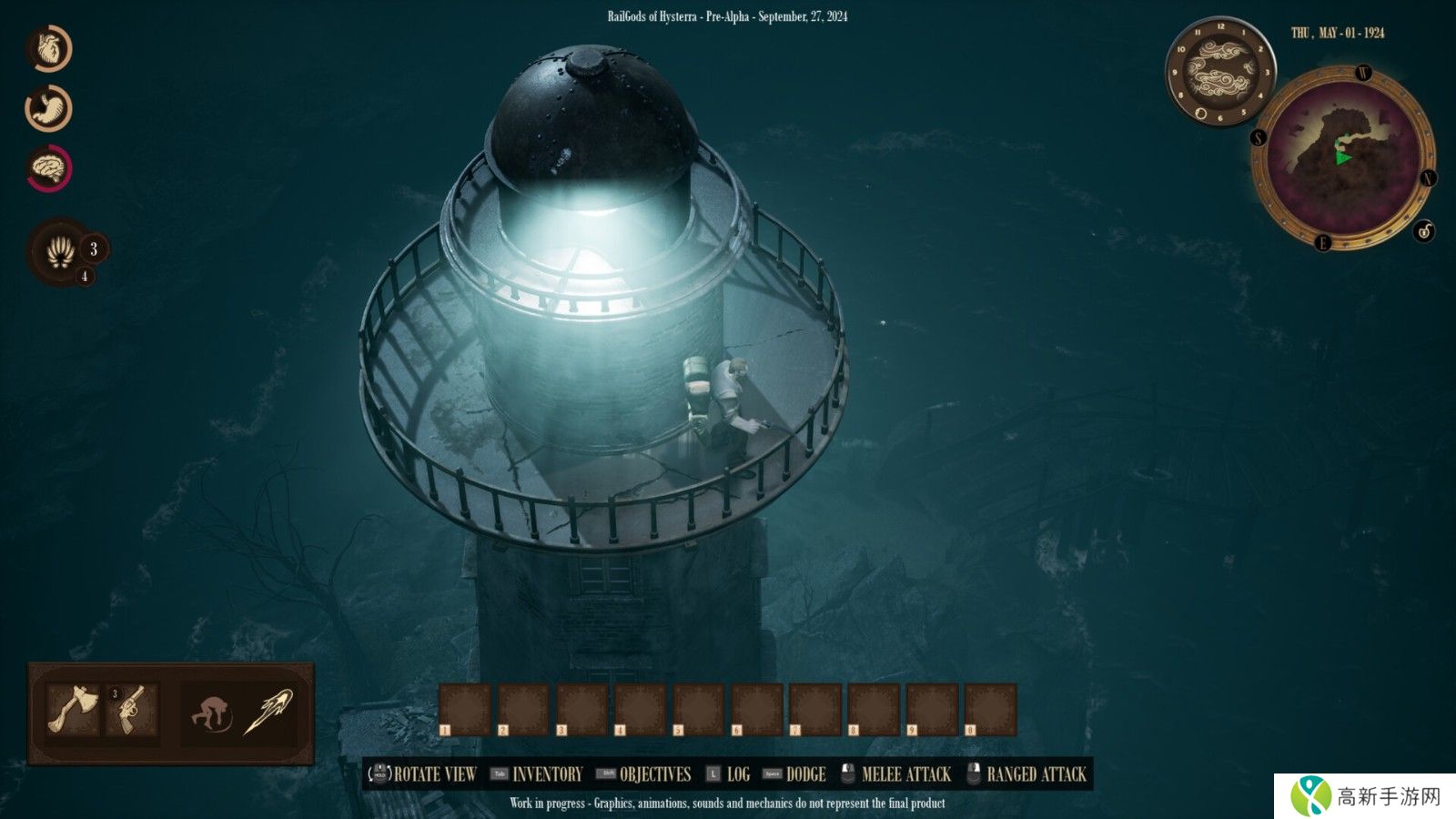
Task: Click the stomach hunger status icon
Action: point(49,108)
